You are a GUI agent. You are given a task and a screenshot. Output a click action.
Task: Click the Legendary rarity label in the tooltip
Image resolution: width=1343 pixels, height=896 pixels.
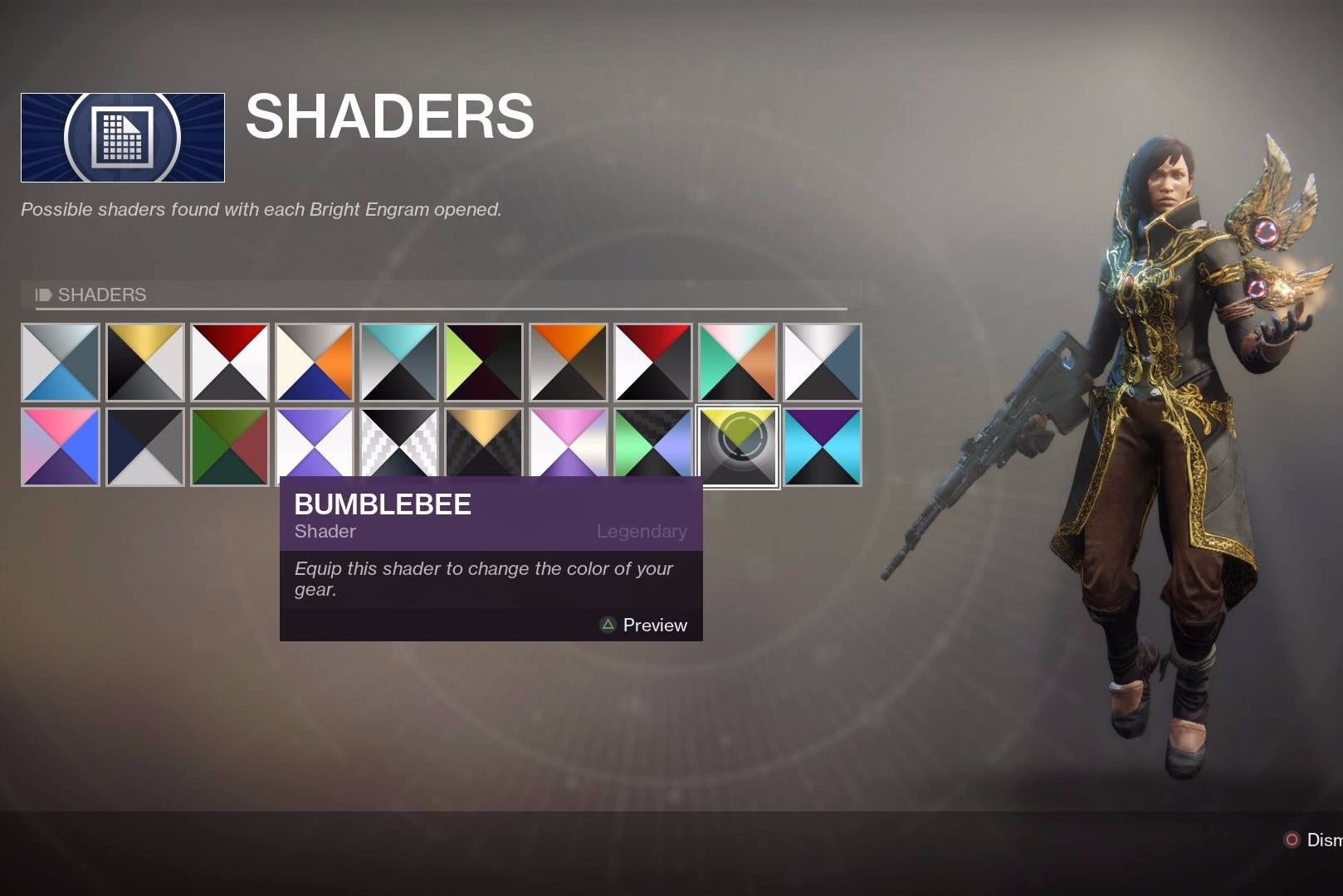click(642, 531)
